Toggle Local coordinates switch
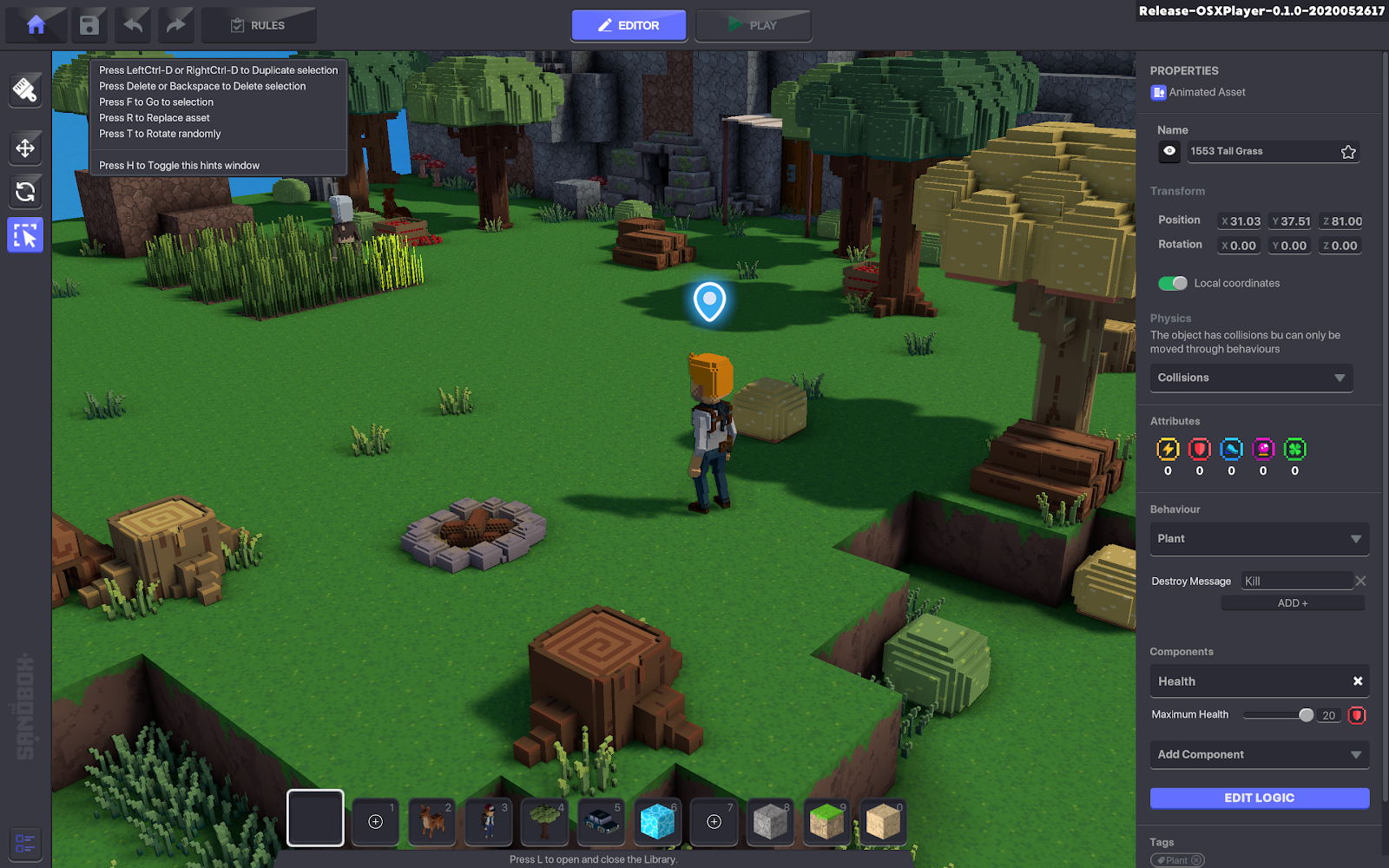This screenshot has height=868, width=1389. (x=1173, y=283)
